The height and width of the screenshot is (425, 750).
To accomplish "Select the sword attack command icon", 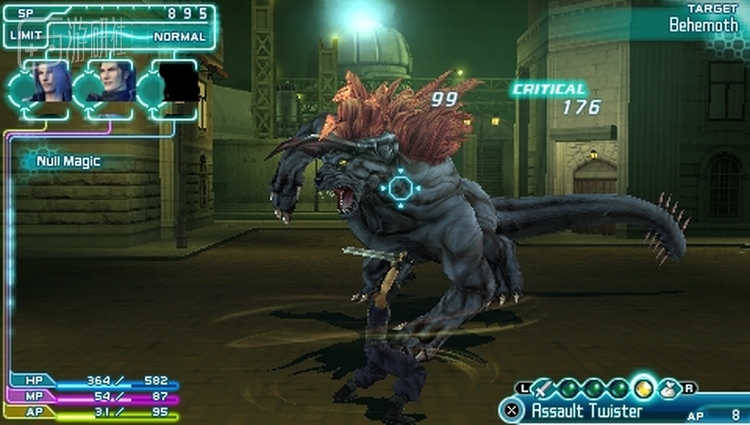I will point(541,388).
